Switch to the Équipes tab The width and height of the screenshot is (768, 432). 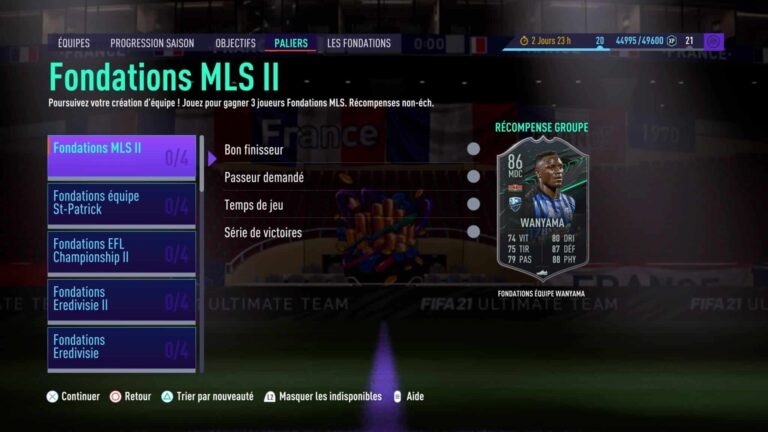(x=73, y=43)
